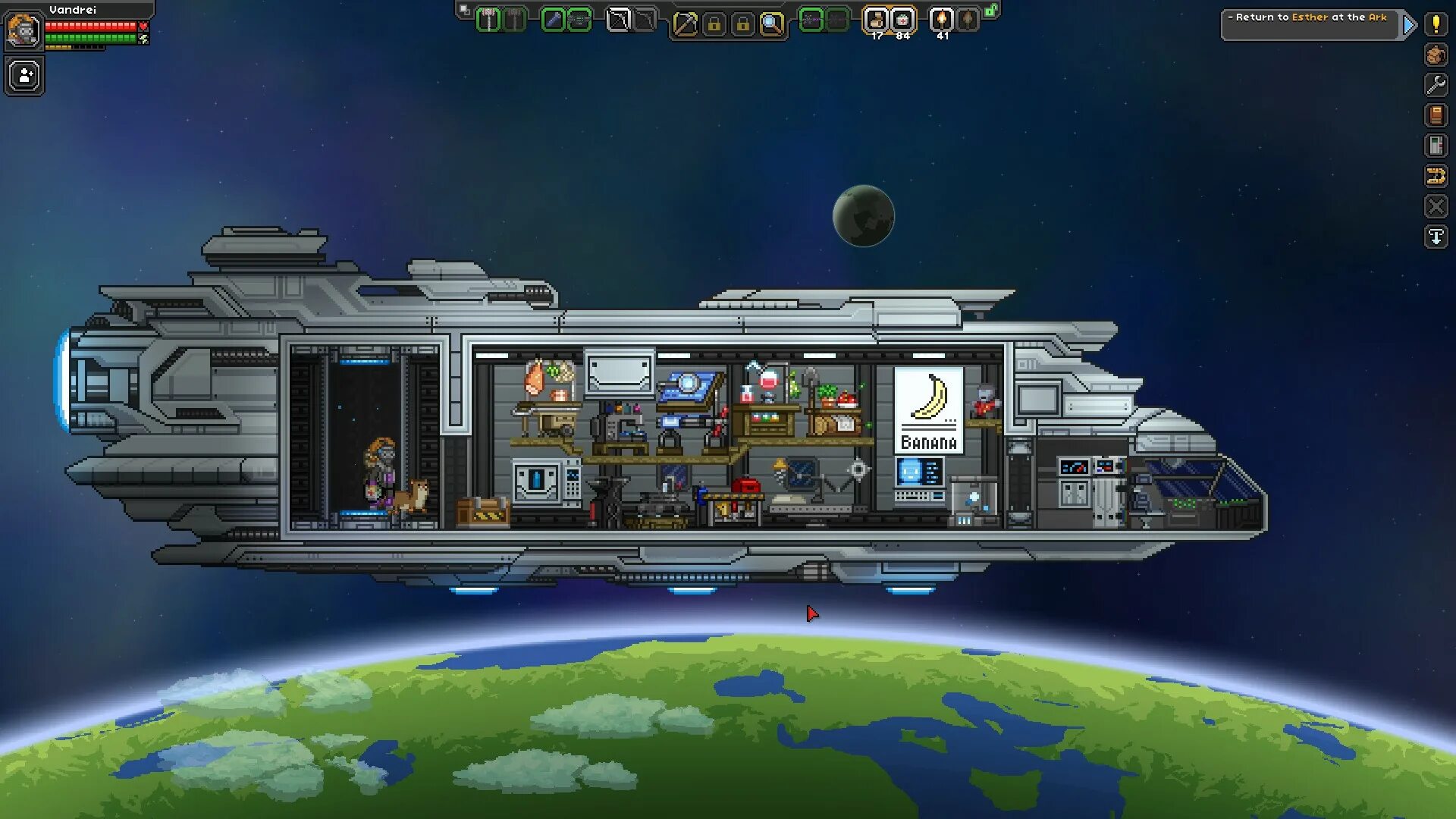Viewport: 1456px width, 819px height.
Task: Open the quest journal exclamation icon
Action: (1436, 24)
